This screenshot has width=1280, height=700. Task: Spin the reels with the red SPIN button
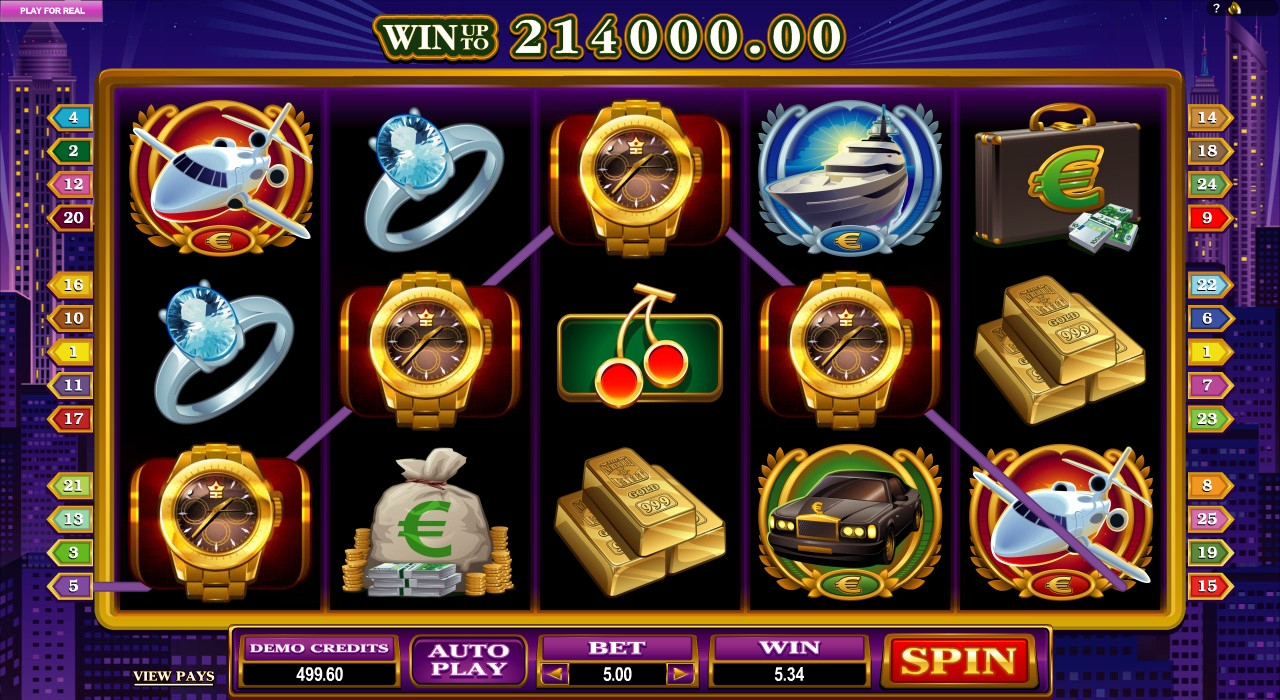959,661
